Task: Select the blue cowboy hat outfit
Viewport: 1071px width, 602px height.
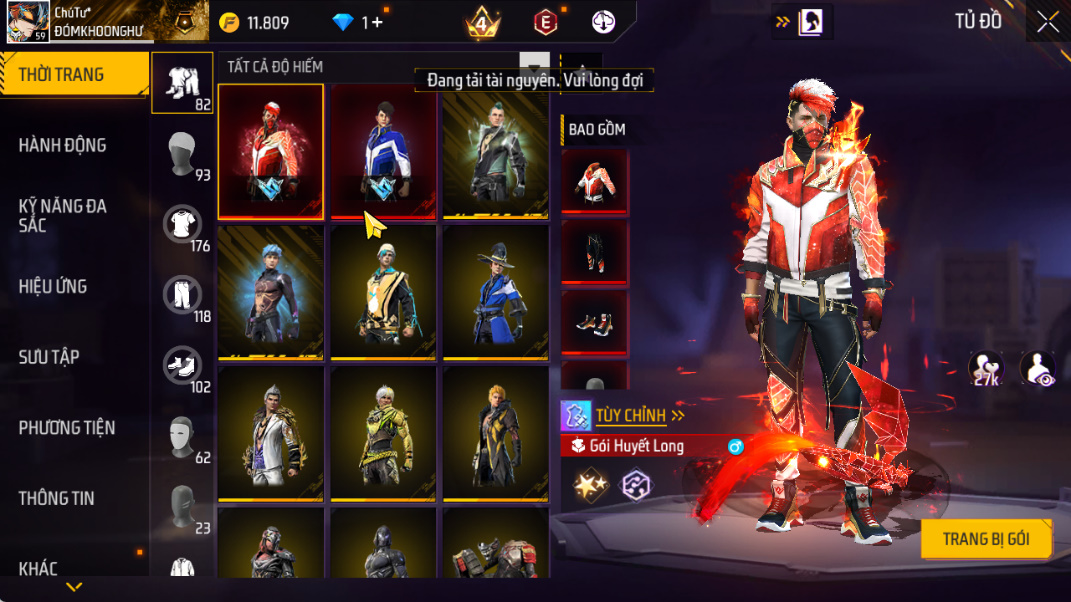Action: click(x=496, y=292)
